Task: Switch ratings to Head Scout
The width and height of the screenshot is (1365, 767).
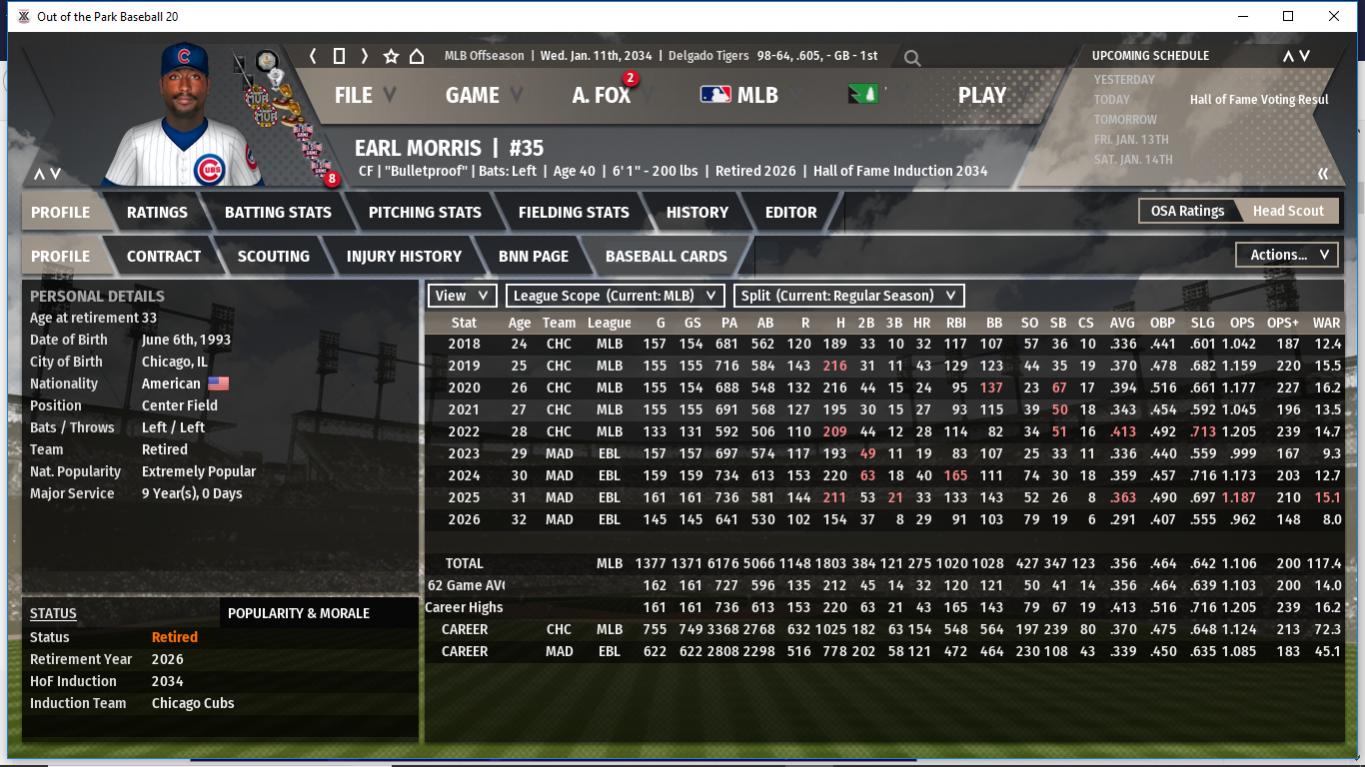Action: coord(1288,211)
